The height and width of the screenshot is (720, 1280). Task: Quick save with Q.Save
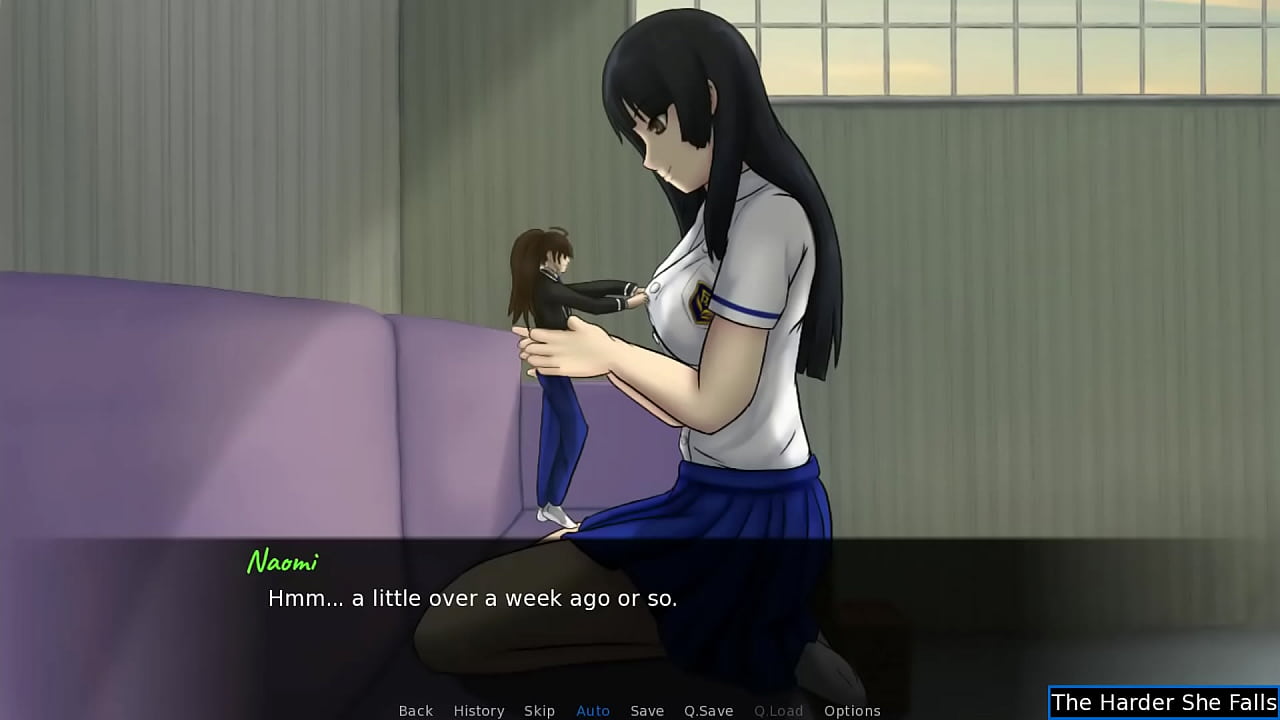708,711
